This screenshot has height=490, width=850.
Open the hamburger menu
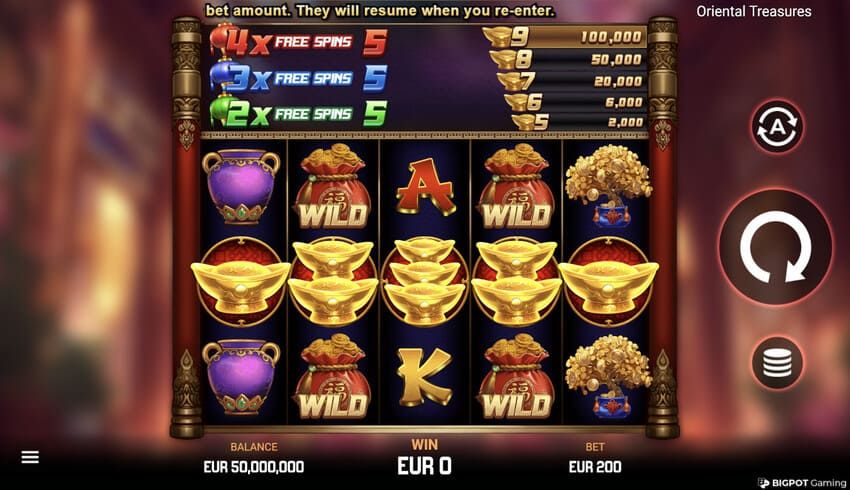pyautogui.click(x=30, y=457)
